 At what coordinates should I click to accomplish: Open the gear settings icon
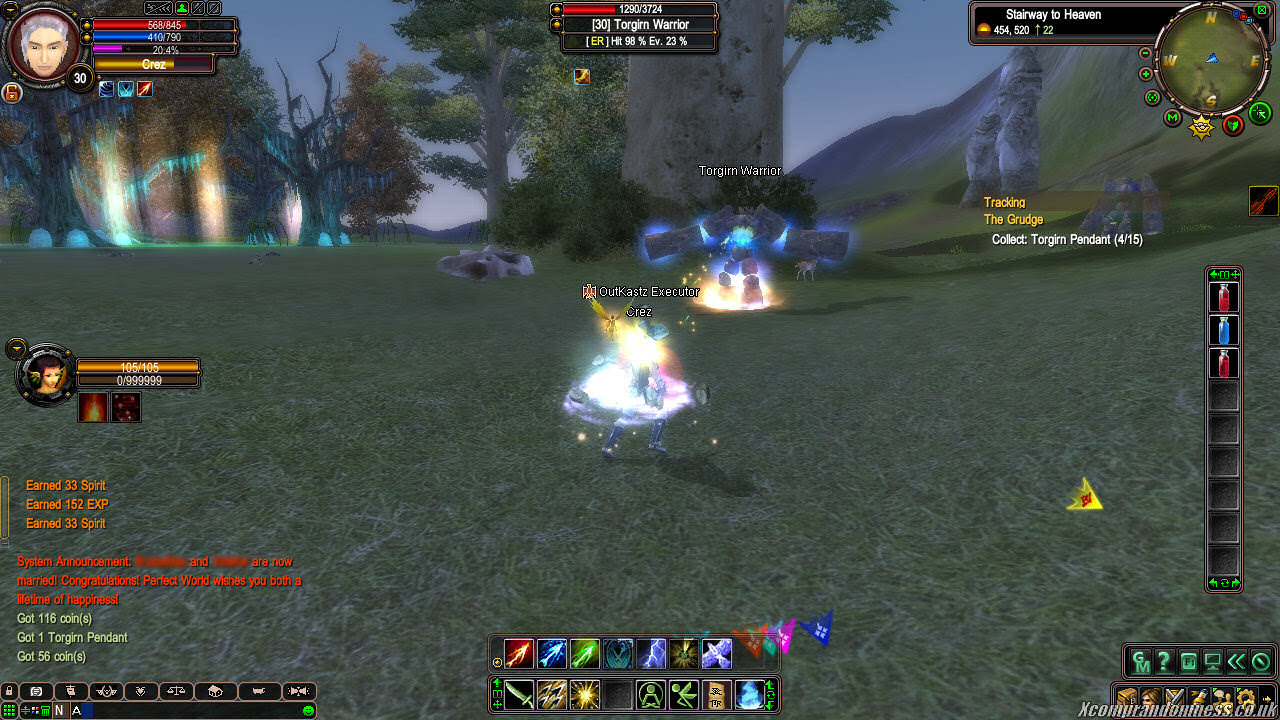pyautogui.click(x=1245, y=697)
